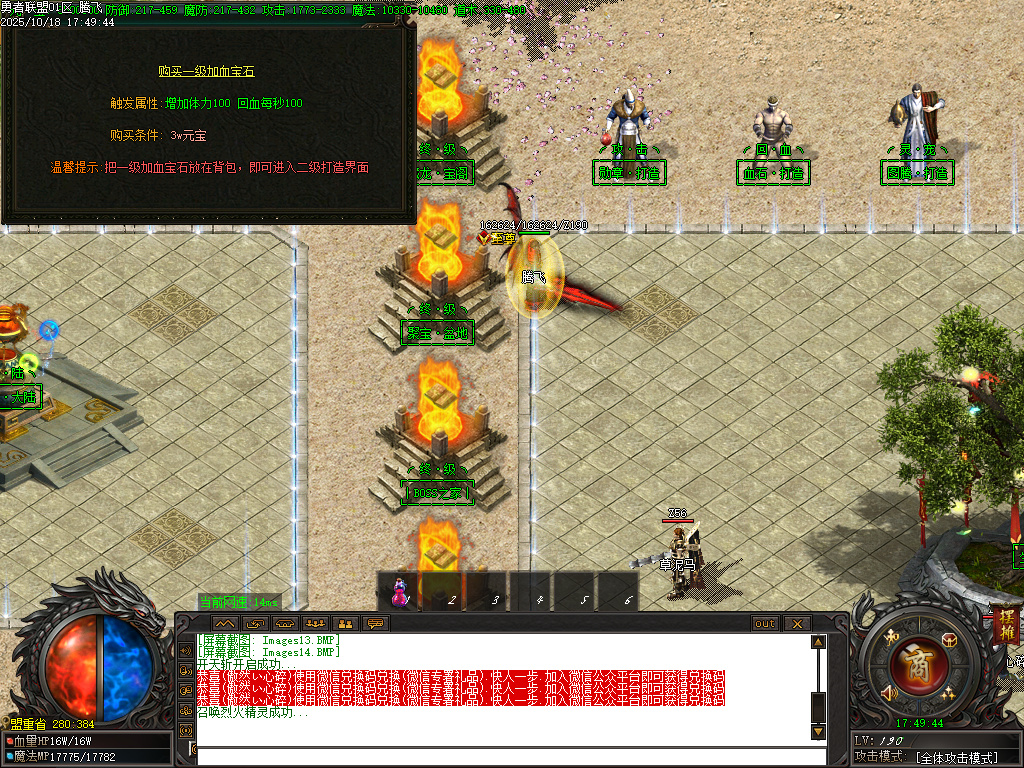This screenshot has height=768, width=1024.
Task: Select the speech bubble chat channel button
Action: pos(376,623)
